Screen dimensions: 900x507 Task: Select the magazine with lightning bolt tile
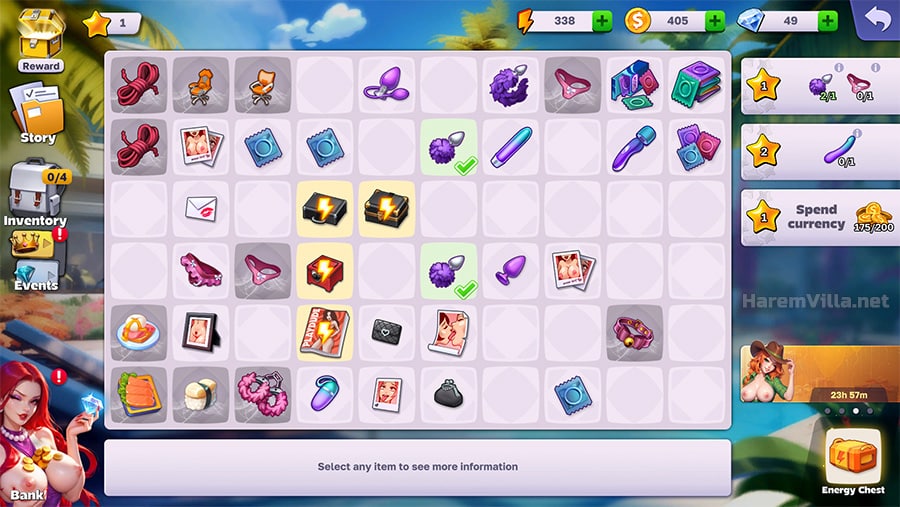click(325, 333)
